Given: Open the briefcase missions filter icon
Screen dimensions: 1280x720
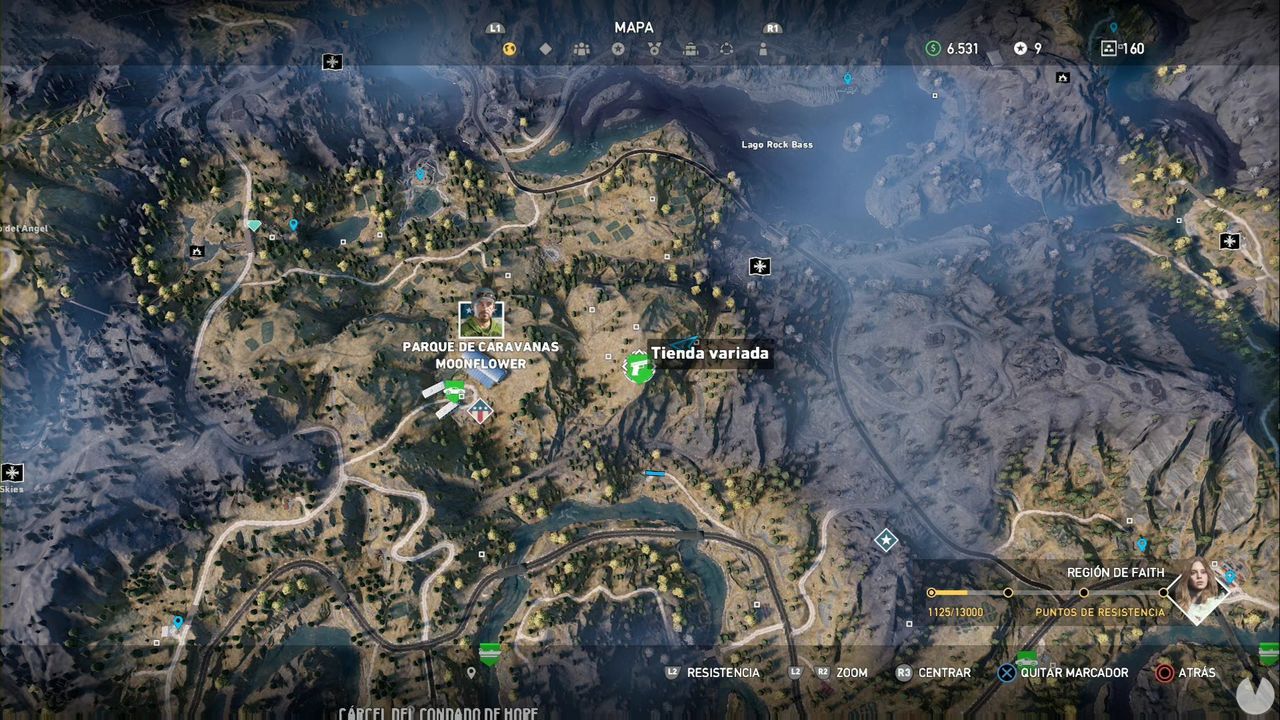Looking at the screenshot, I should [x=691, y=48].
